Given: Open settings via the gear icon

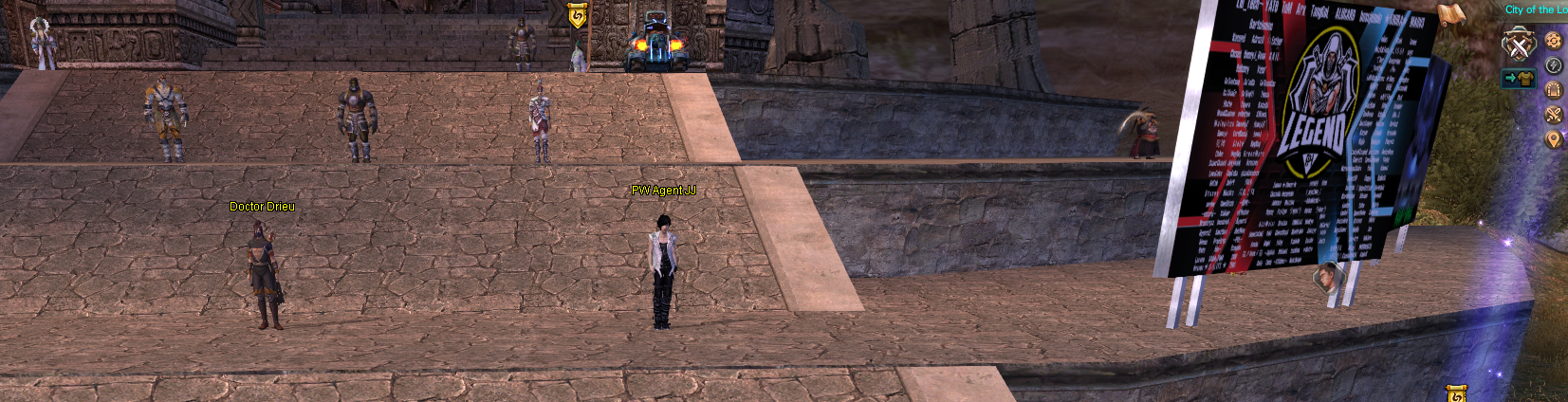Looking at the screenshot, I should [1553, 41].
